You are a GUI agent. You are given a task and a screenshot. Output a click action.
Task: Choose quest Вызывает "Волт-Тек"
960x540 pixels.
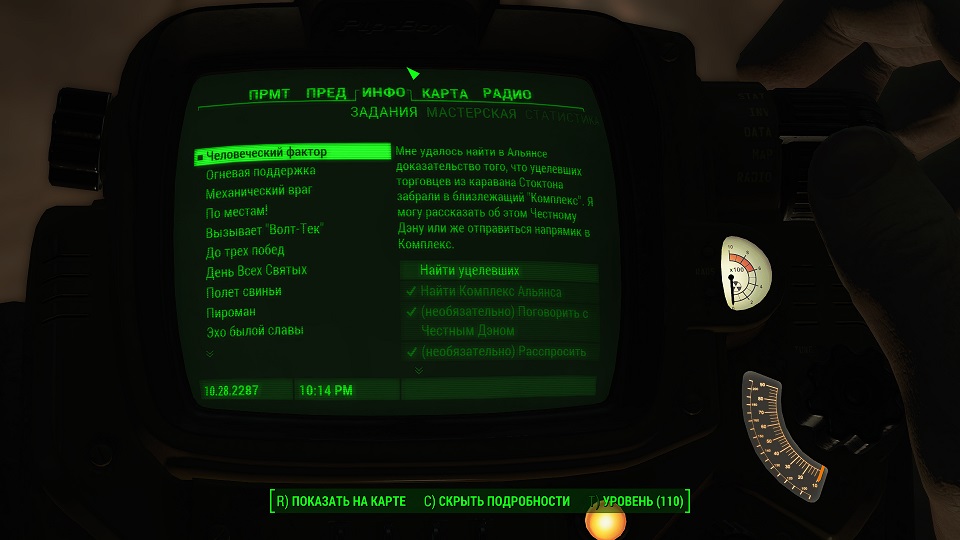(x=265, y=231)
